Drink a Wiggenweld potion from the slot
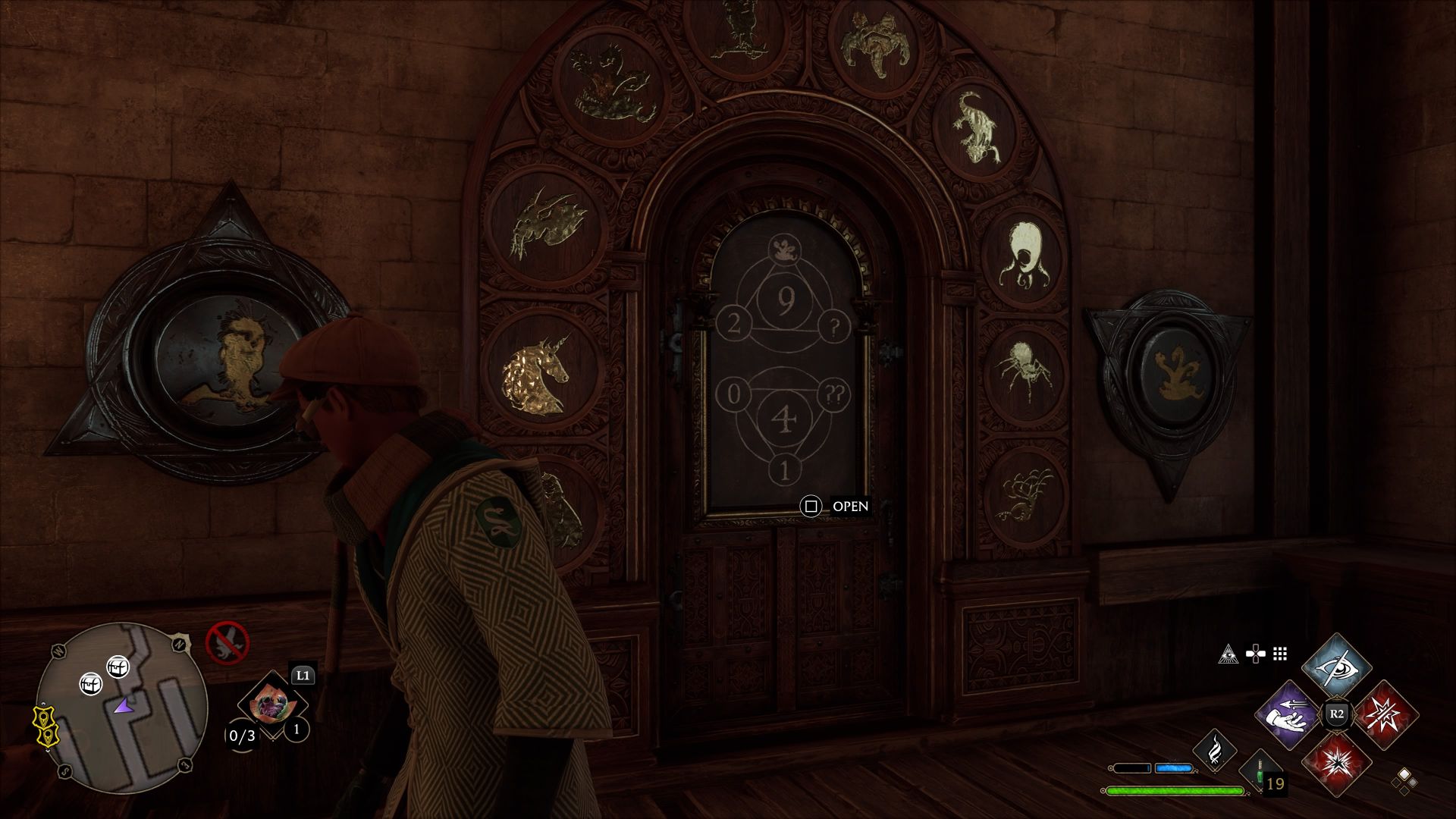 pyautogui.click(x=1260, y=770)
